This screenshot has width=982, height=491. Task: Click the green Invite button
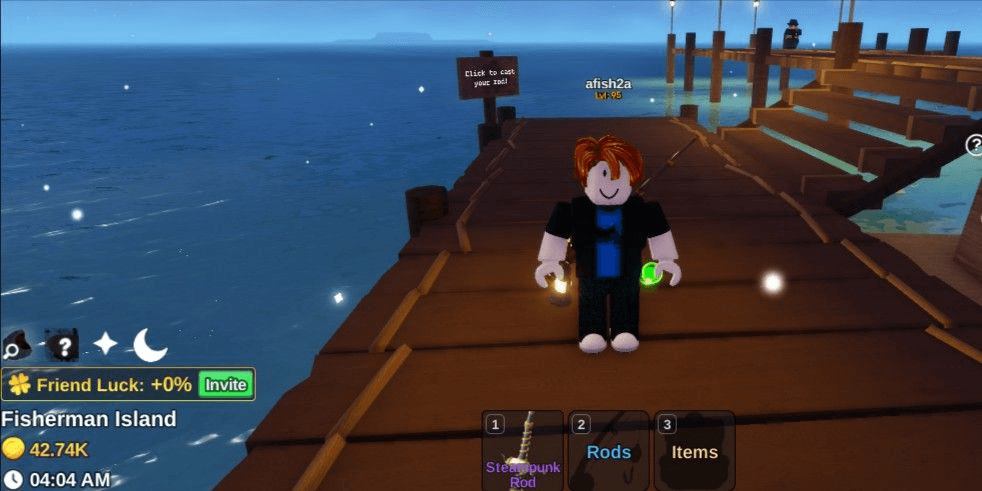226,384
